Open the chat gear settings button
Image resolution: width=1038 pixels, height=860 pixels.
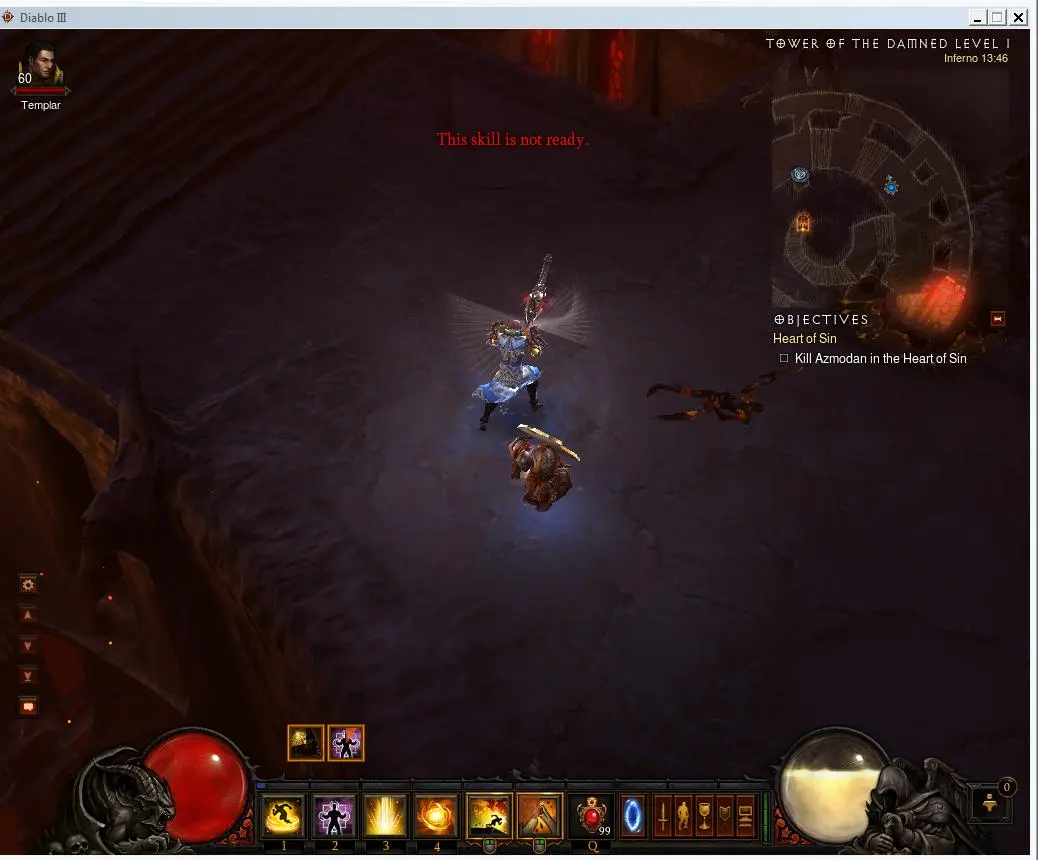point(28,585)
